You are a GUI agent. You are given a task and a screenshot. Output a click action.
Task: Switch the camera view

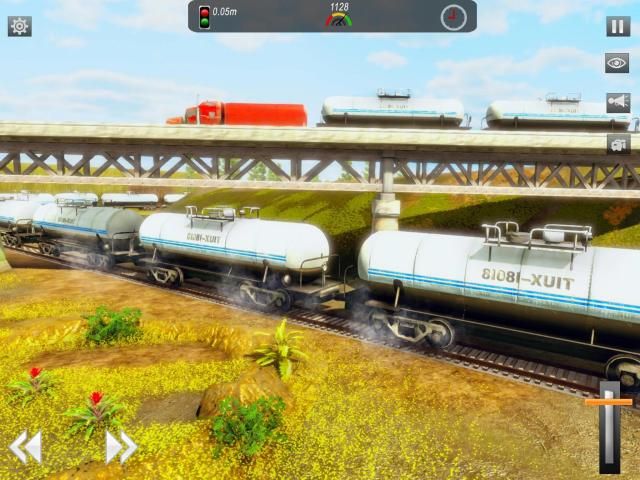[618, 144]
